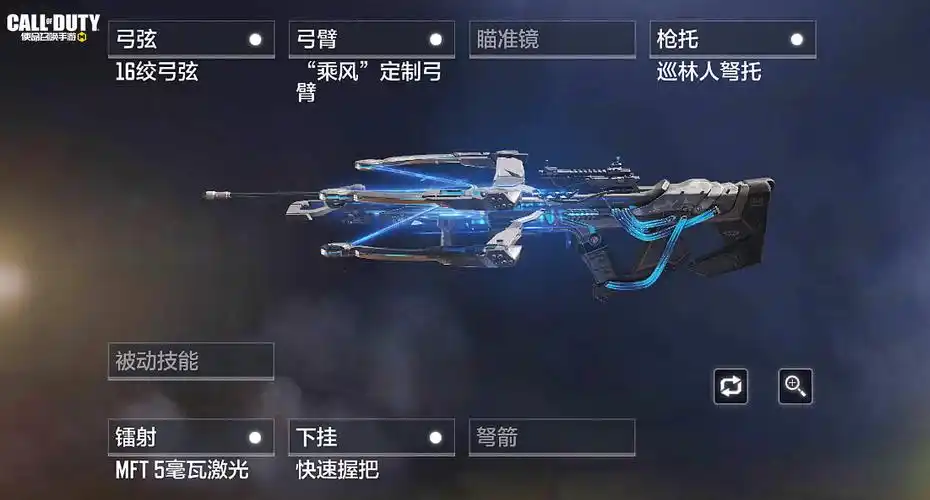Activate the magnifying glass zoom button

click(x=796, y=387)
